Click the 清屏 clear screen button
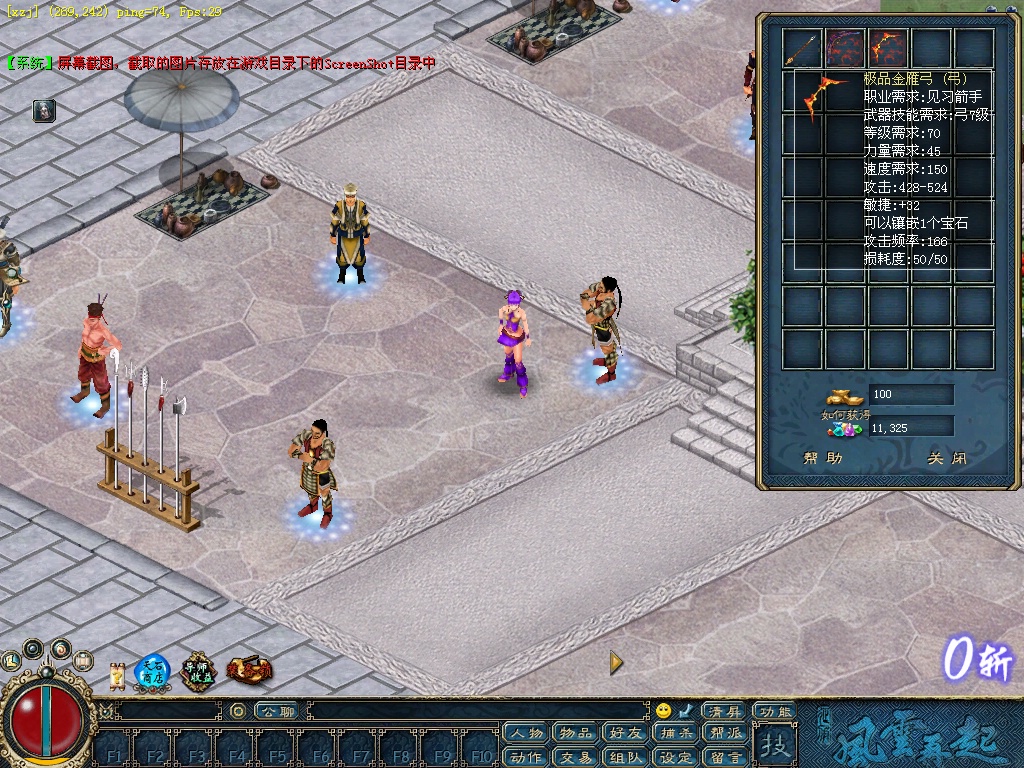 [x=723, y=711]
